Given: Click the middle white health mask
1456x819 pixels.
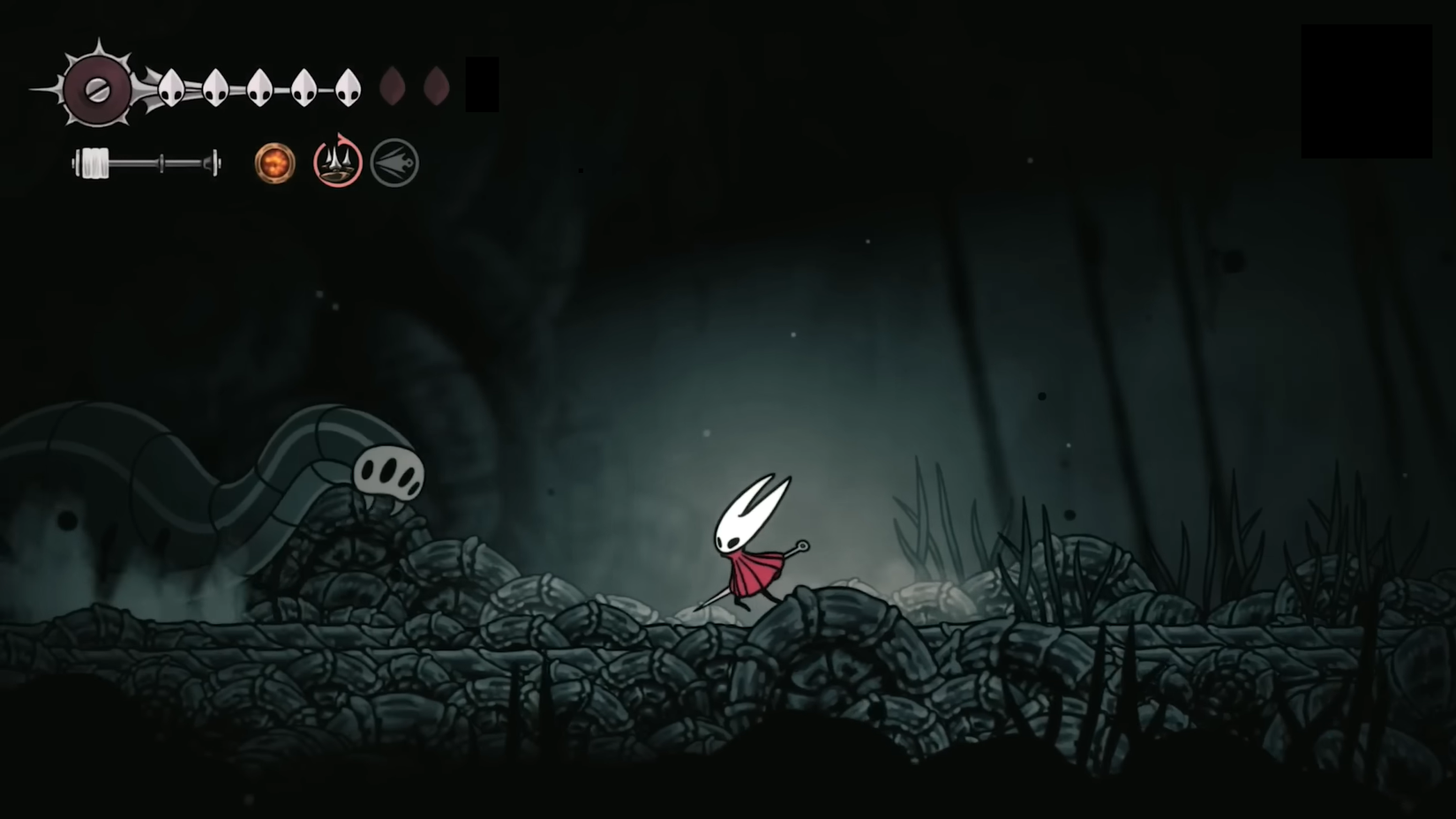Looking at the screenshot, I should point(259,88).
